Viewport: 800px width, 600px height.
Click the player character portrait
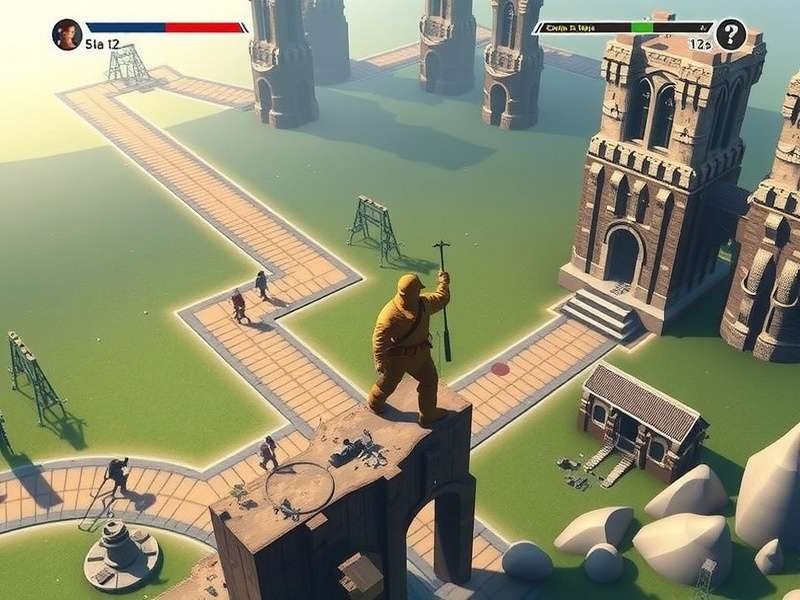[x=67, y=34]
